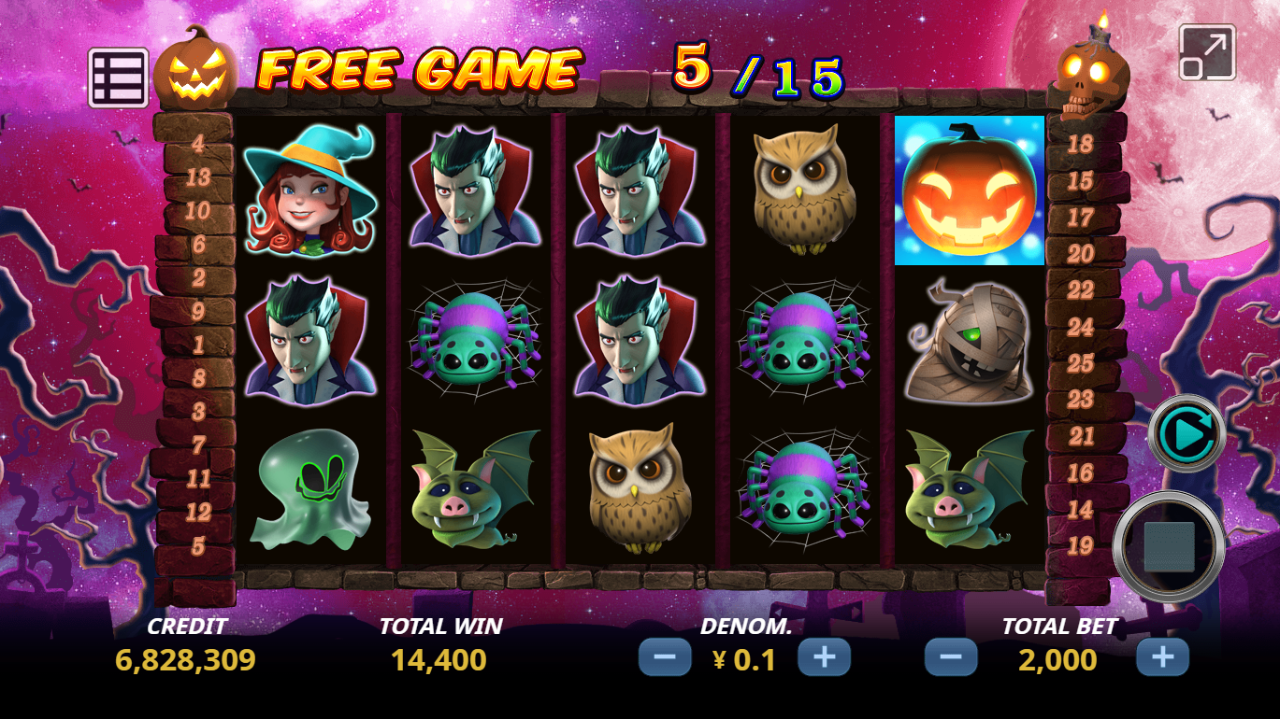Screen dimensions: 1280x719
Task: Lower the total bet with minus
Action: [x=950, y=658]
